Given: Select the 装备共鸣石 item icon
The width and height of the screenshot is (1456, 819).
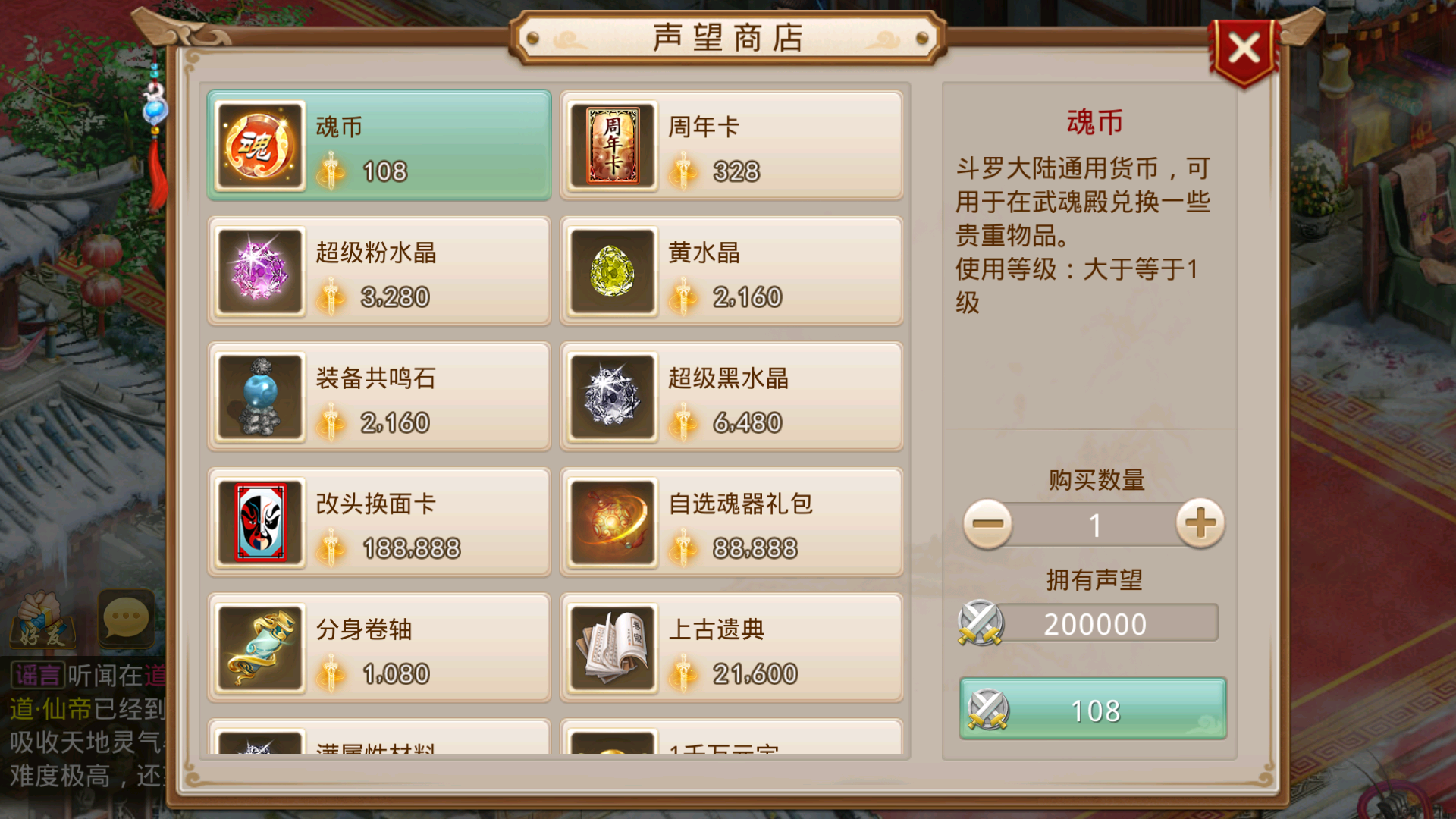Looking at the screenshot, I should pyautogui.click(x=259, y=397).
